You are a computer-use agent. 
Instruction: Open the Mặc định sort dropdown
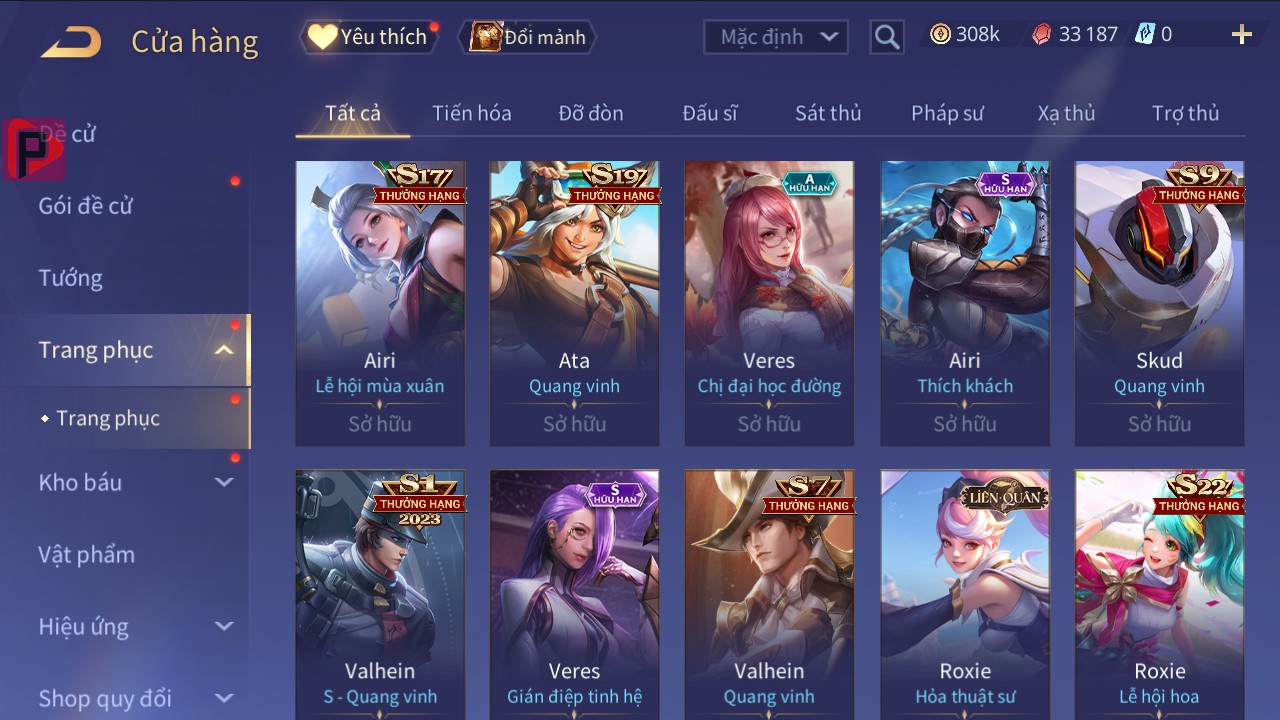(776, 37)
